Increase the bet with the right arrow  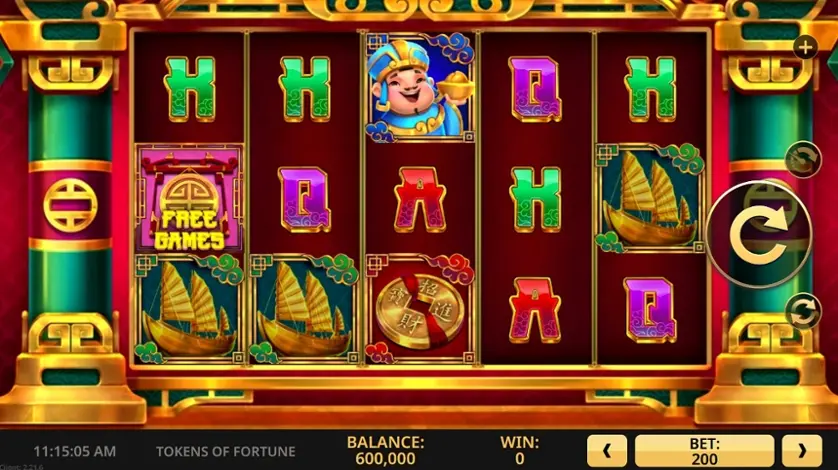click(x=801, y=451)
